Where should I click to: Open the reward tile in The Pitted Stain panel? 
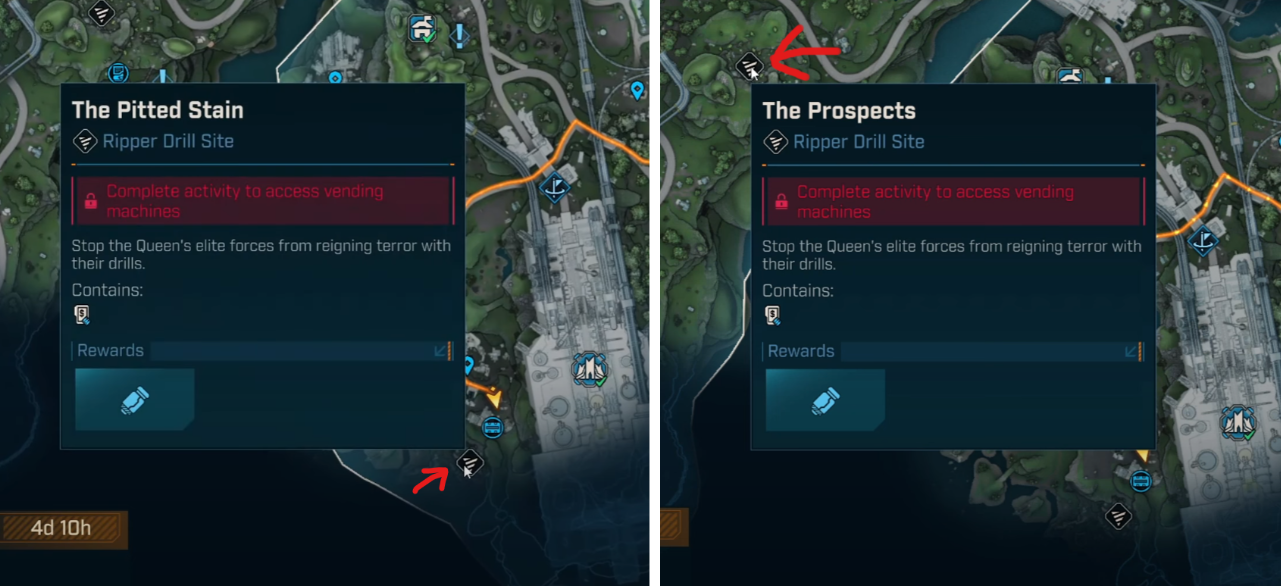134,400
